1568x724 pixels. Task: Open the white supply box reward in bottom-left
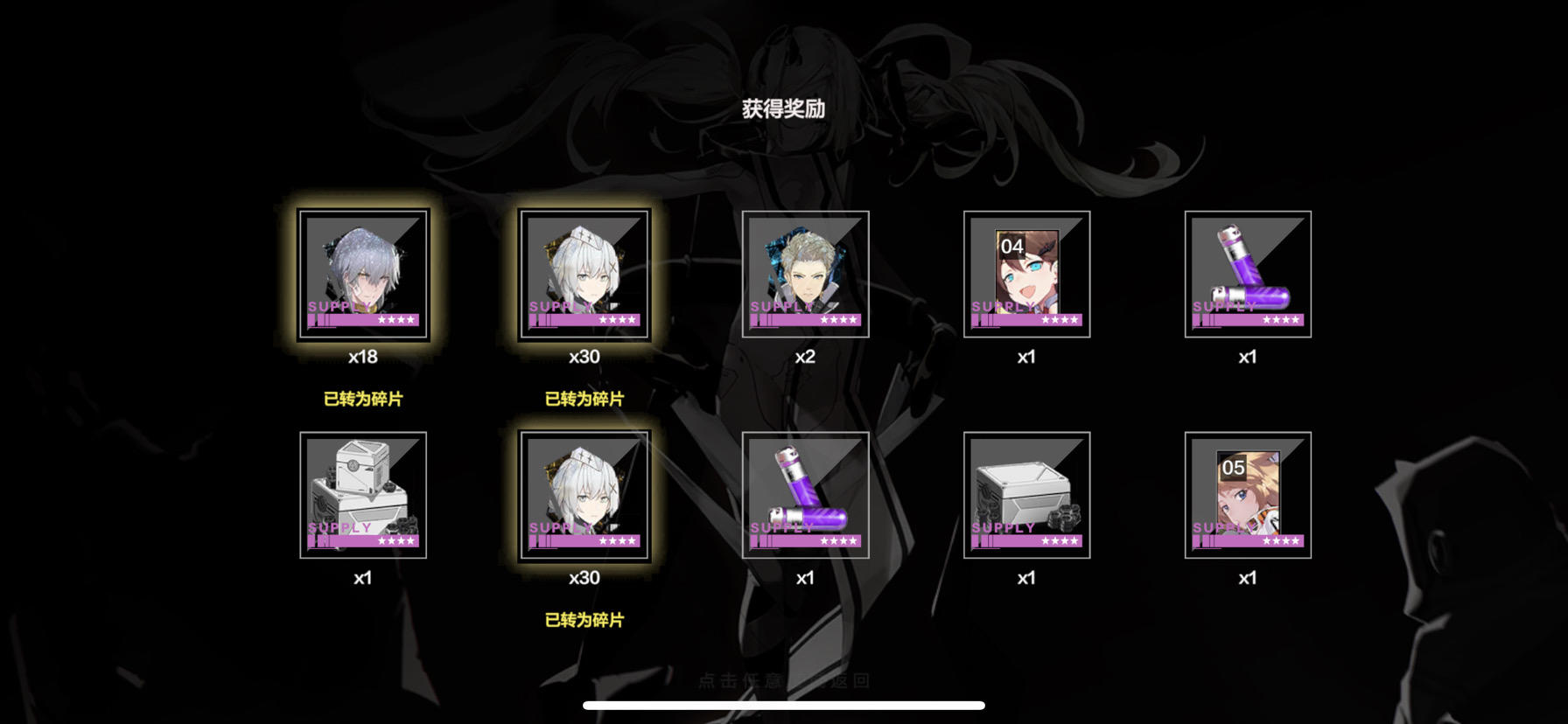pyautogui.click(x=365, y=496)
